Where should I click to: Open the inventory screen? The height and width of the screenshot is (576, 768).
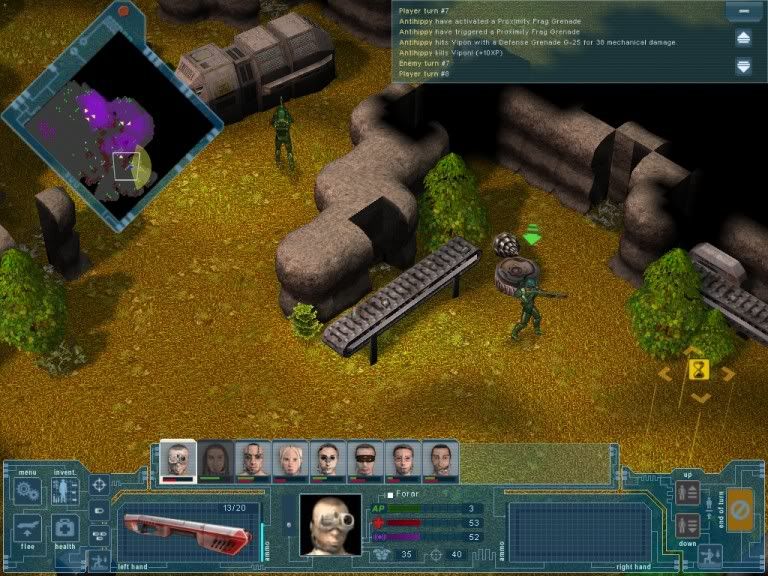click(65, 491)
